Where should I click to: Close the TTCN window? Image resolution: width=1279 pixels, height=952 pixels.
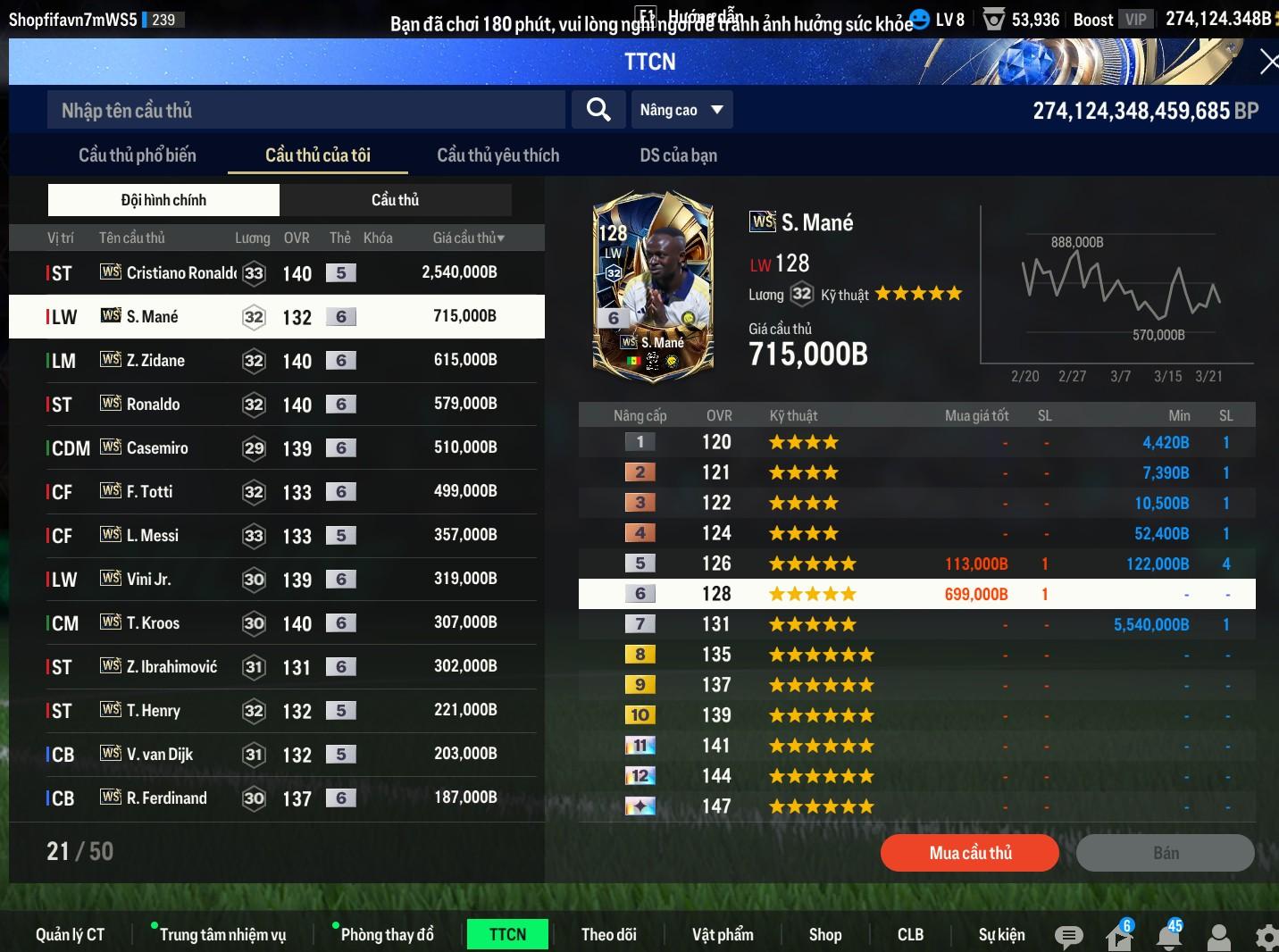(1267, 62)
